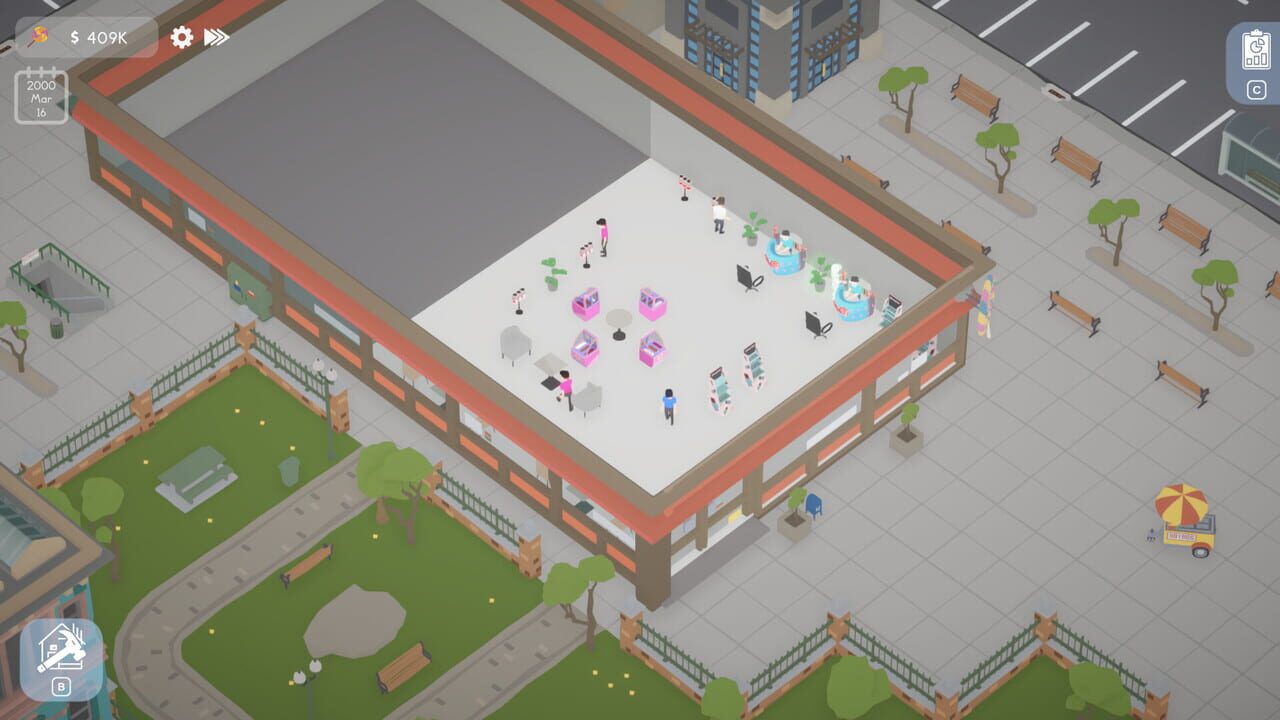Select the merchandise shelf rack
Viewport: 1280px width, 720px height.
pos(720,382)
